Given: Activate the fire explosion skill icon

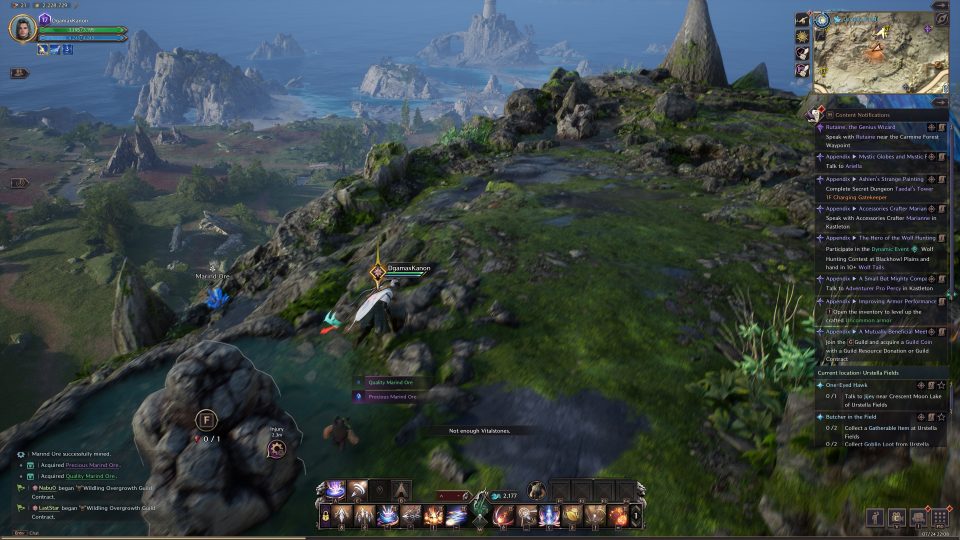Looking at the screenshot, I should 433,516.
